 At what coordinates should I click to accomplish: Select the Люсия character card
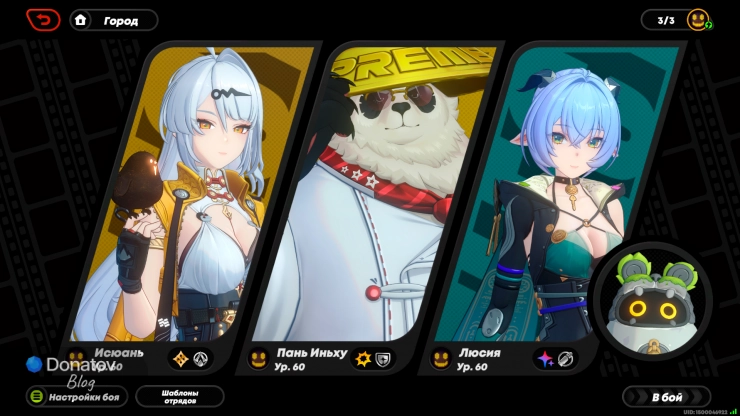(560, 200)
